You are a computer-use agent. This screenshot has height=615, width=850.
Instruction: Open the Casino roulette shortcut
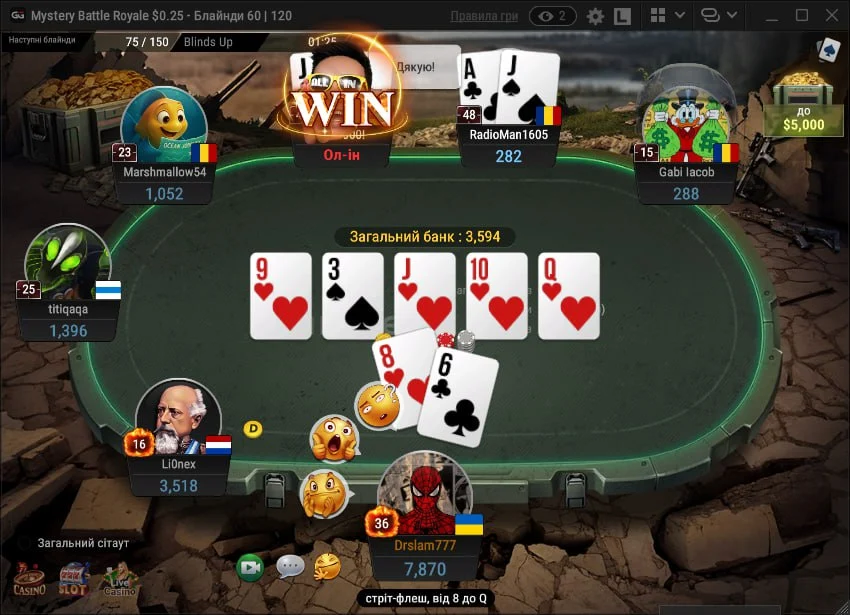(x=29, y=577)
